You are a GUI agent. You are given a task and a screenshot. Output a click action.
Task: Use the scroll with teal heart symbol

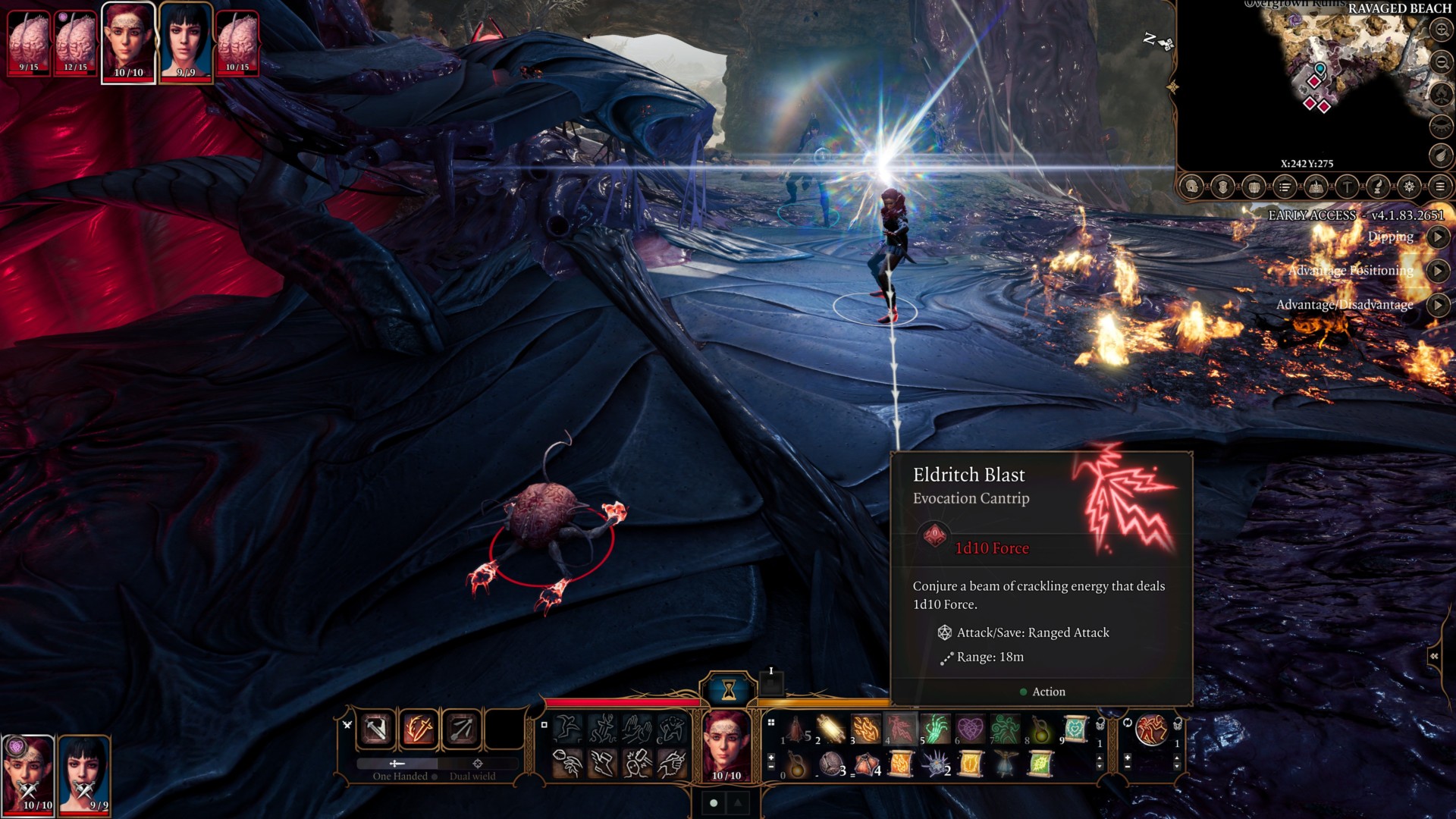pos(1075,730)
